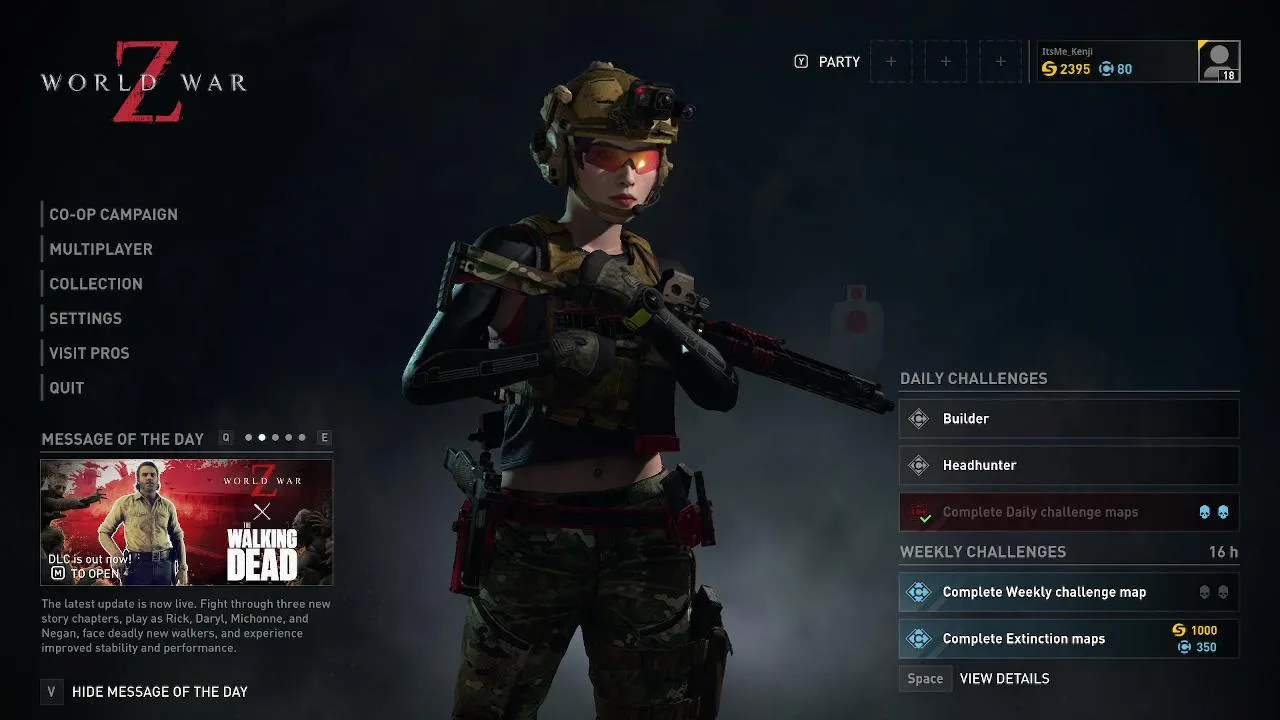
Task: Open the Co-op Campaign menu
Action: [x=113, y=214]
